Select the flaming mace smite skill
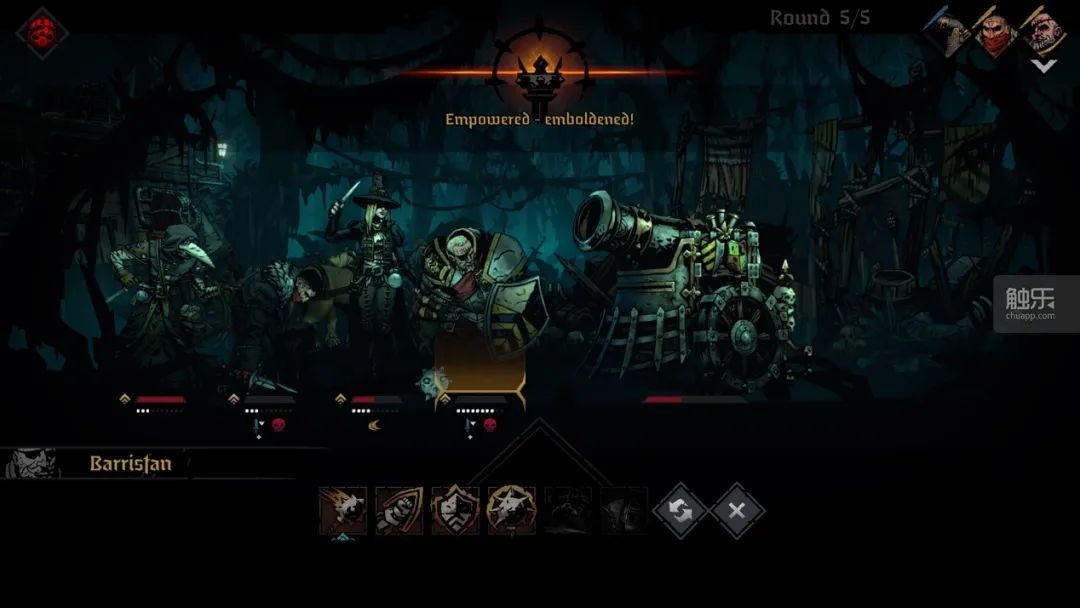1080x608 pixels. (x=343, y=511)
